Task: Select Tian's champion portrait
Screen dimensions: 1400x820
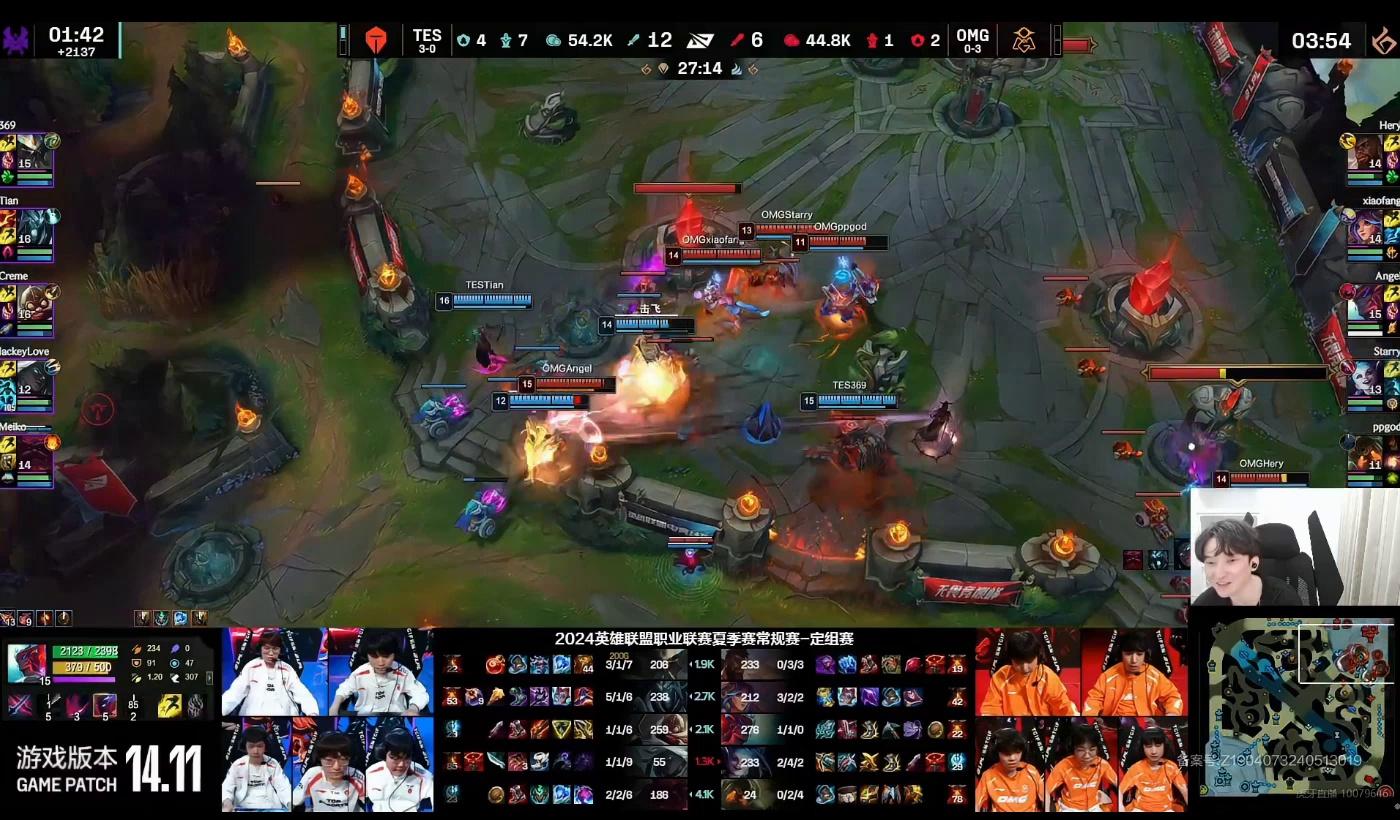Action: pyautogui.click(x=33, y=227)
